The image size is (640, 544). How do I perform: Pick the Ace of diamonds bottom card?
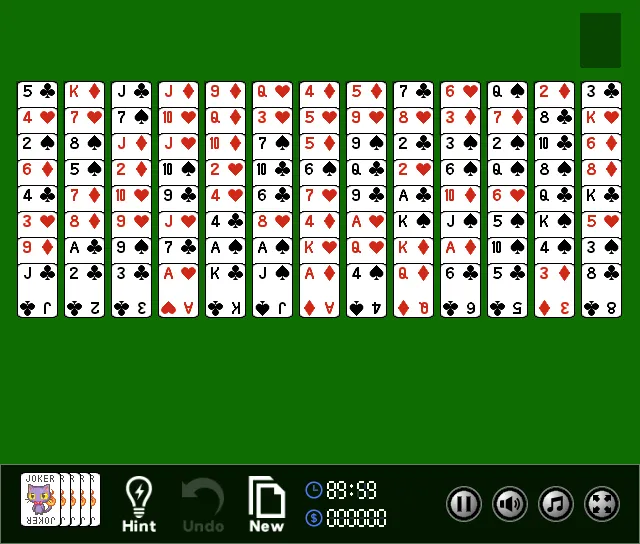318,290
